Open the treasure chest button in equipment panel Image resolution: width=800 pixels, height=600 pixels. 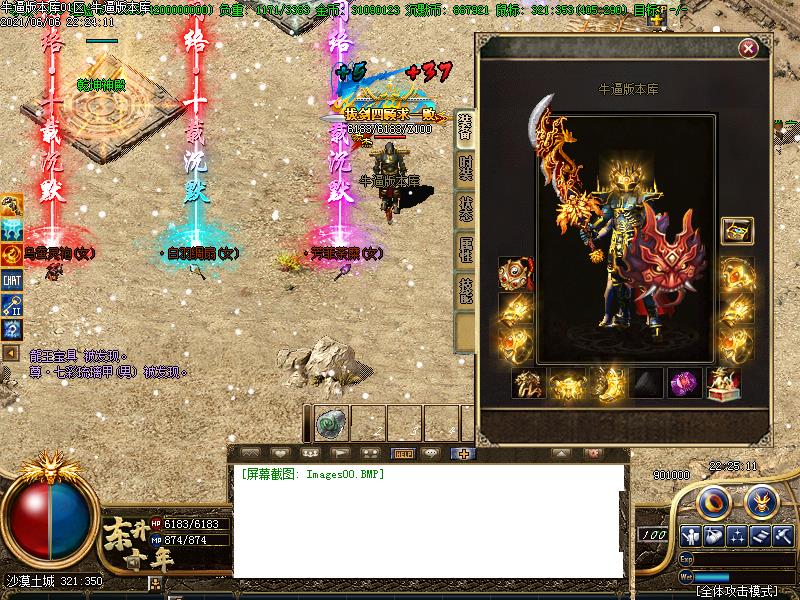coord(737,231)
